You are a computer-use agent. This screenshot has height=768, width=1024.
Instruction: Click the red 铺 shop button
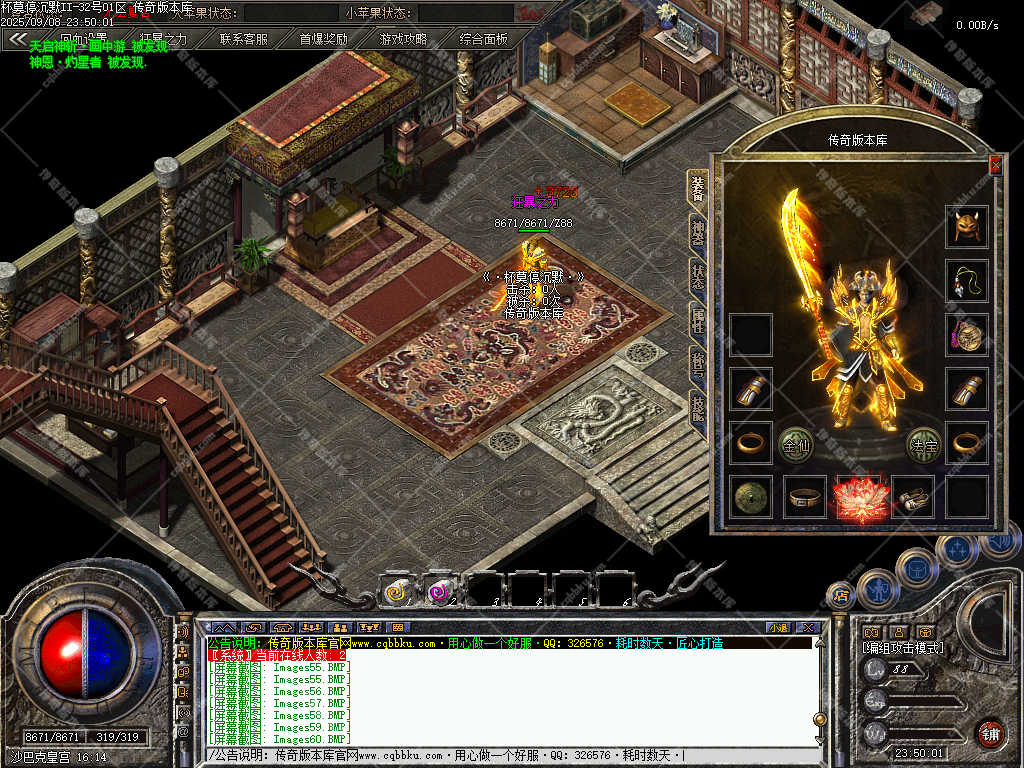click(x=990, y=733)
